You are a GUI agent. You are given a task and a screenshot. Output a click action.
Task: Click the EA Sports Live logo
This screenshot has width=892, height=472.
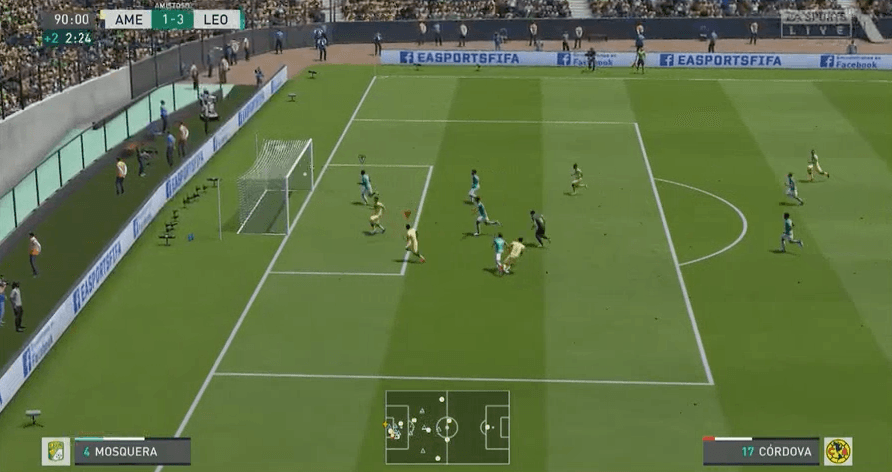816,23
